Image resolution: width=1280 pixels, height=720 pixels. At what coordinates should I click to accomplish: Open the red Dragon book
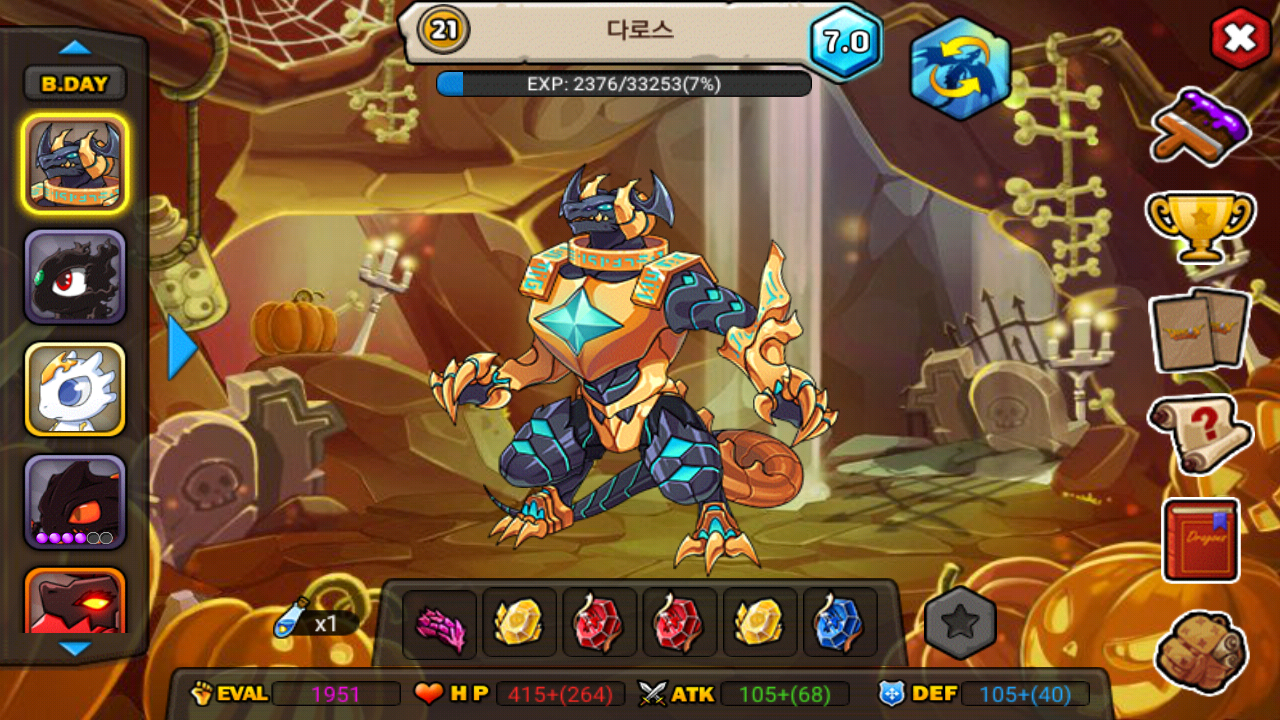pyautogui.click(x=1200, y=540)
